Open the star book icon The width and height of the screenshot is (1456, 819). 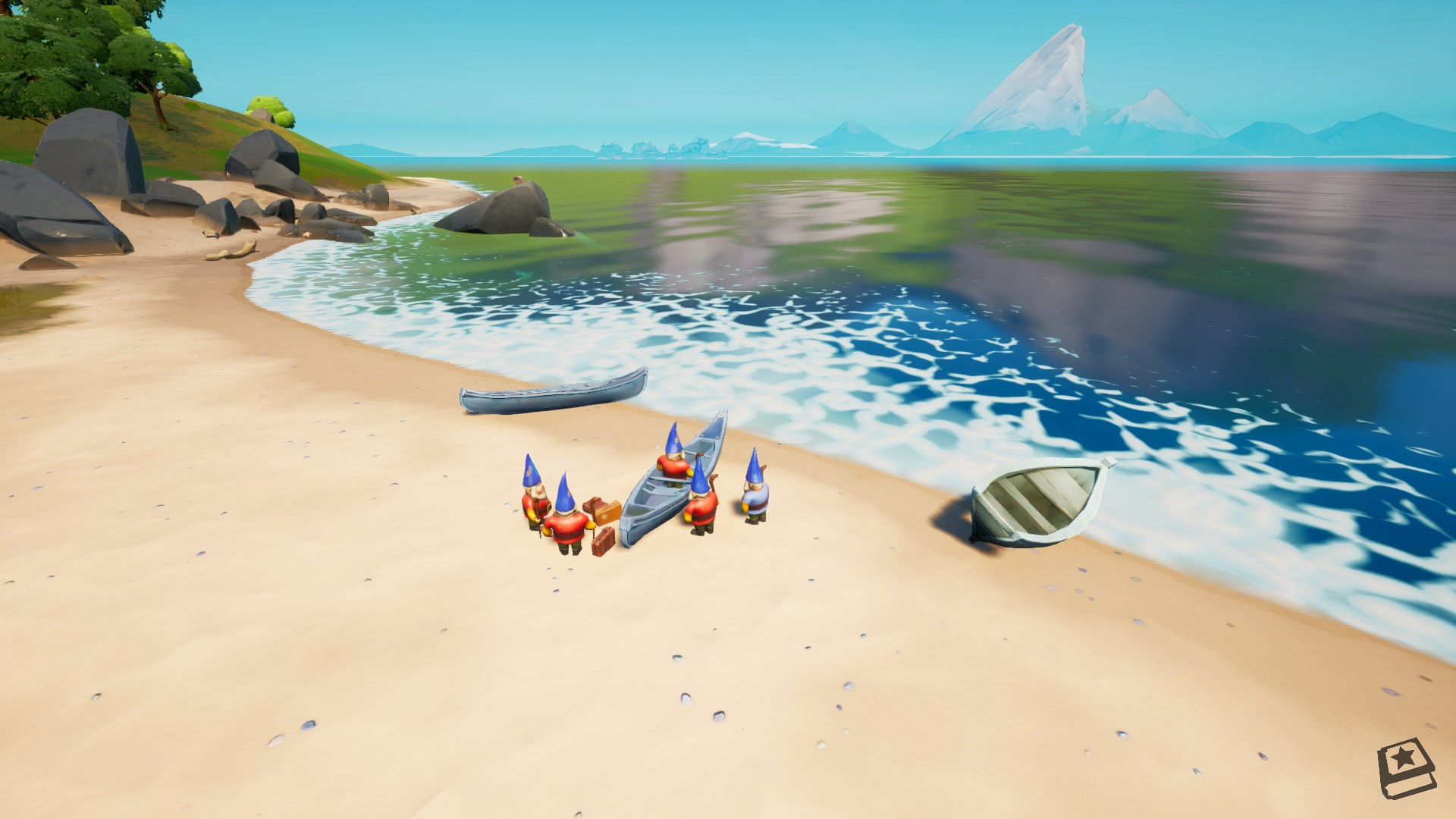click(1406, 767)
